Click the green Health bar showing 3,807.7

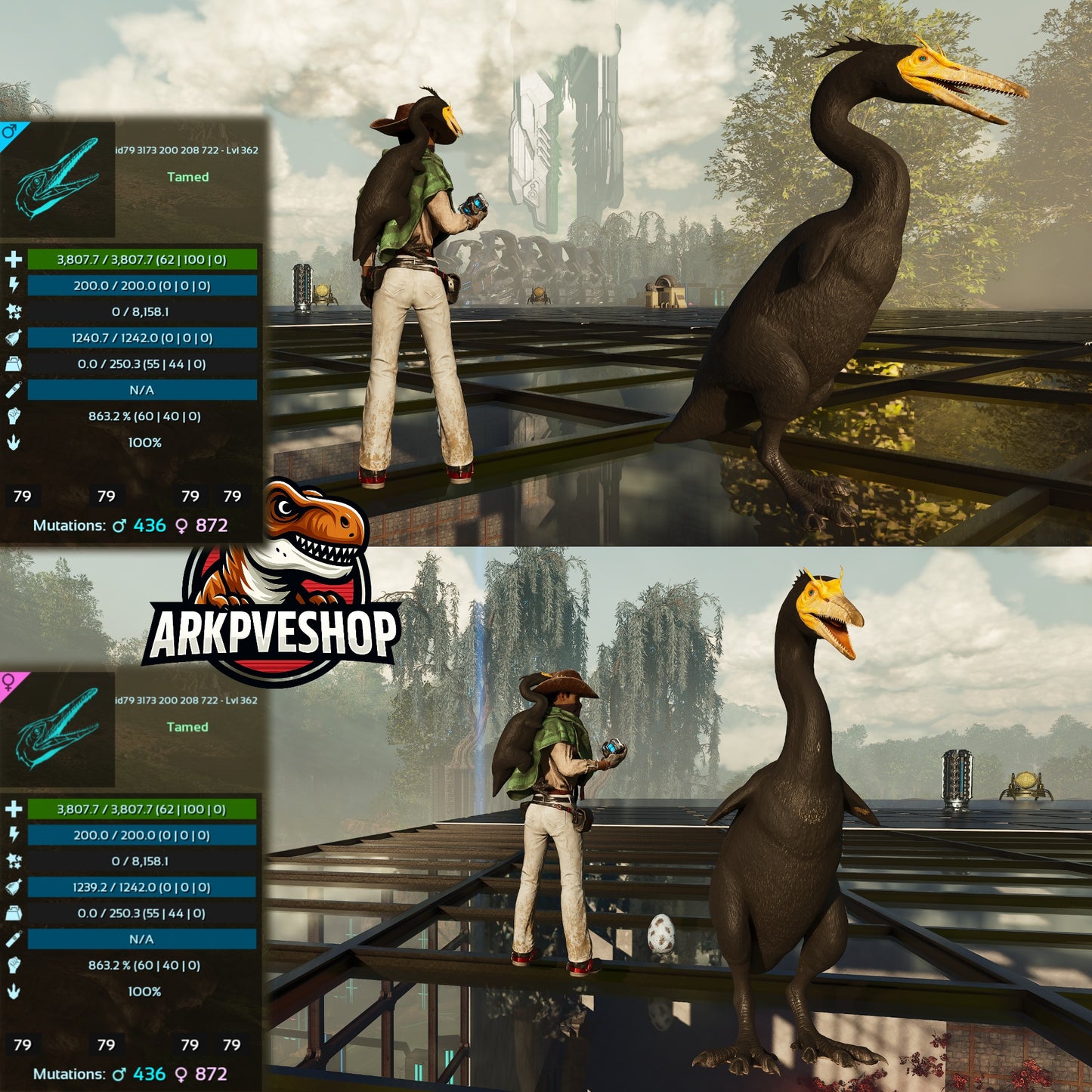[x=141, y=259]
